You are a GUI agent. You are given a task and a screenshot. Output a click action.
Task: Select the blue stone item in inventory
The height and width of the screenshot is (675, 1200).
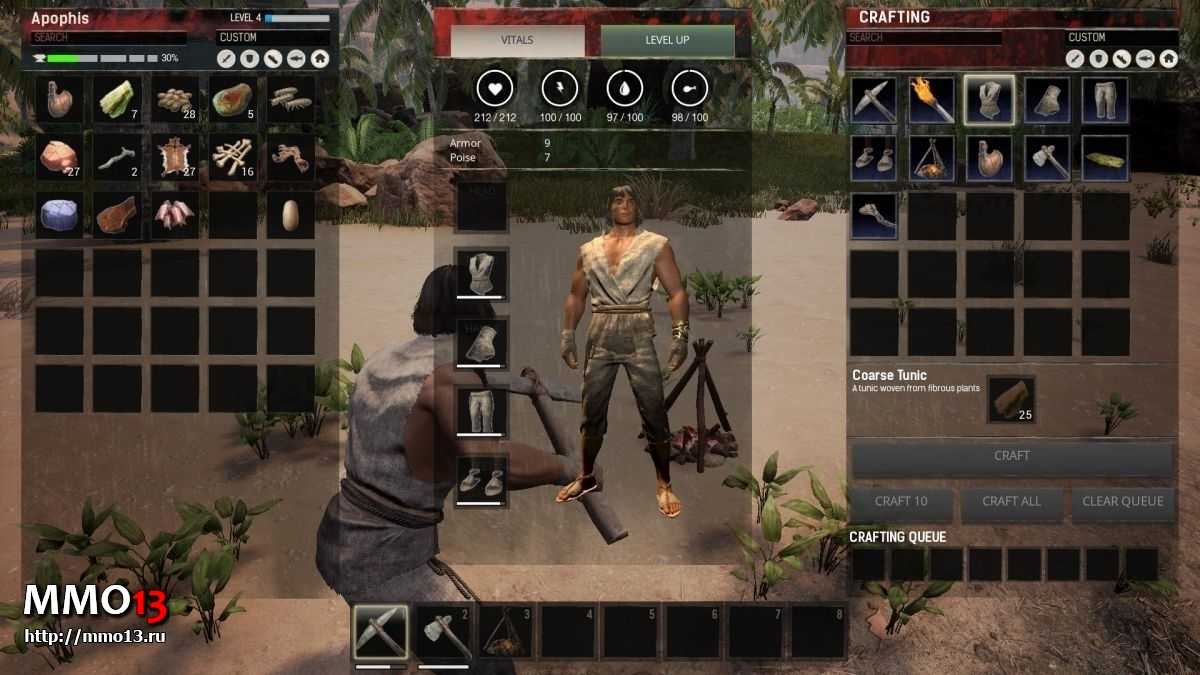60,215
